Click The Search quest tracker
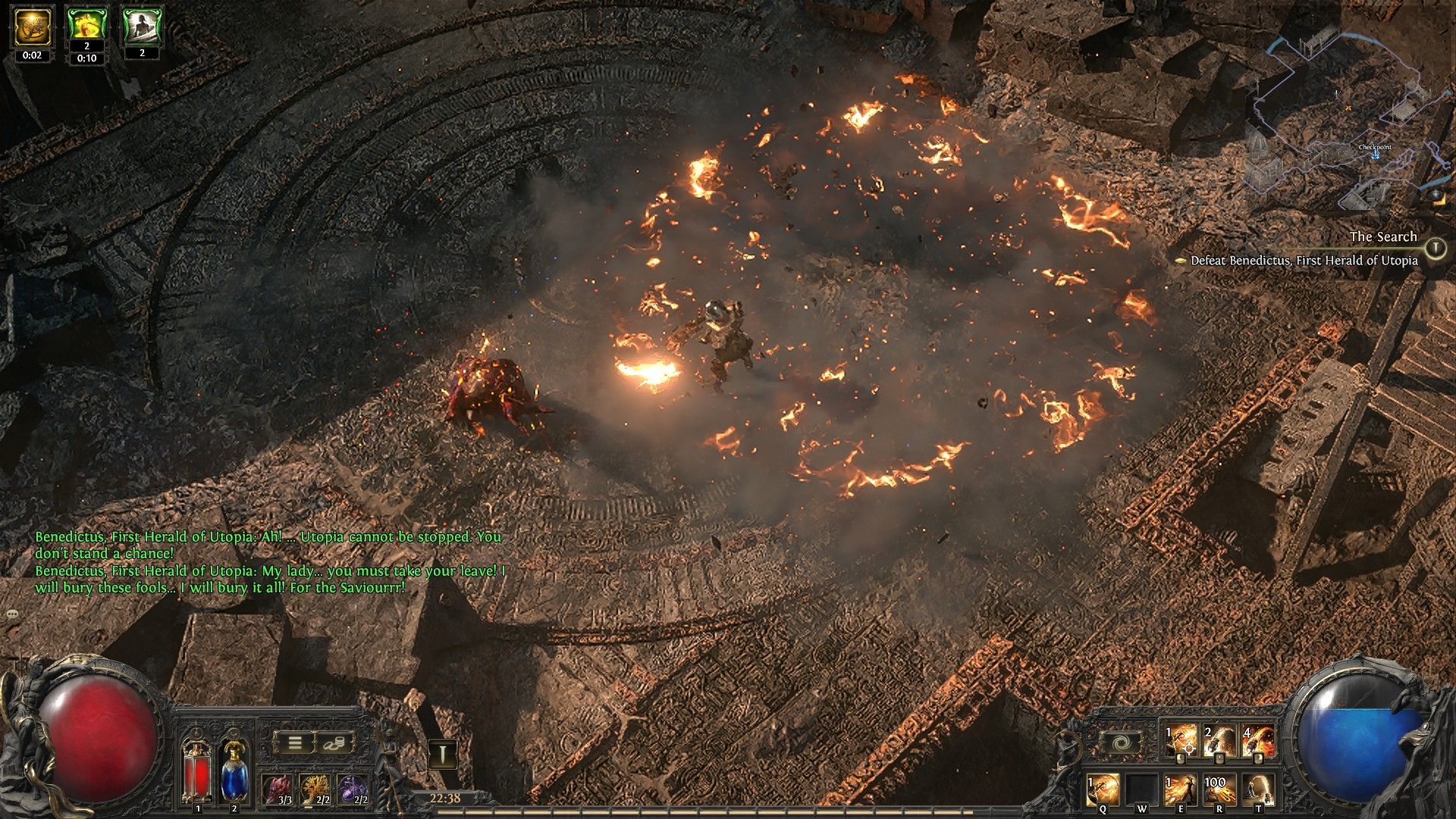The image size is (1456, 819). pyautogui.click(x=1382, y=237)
